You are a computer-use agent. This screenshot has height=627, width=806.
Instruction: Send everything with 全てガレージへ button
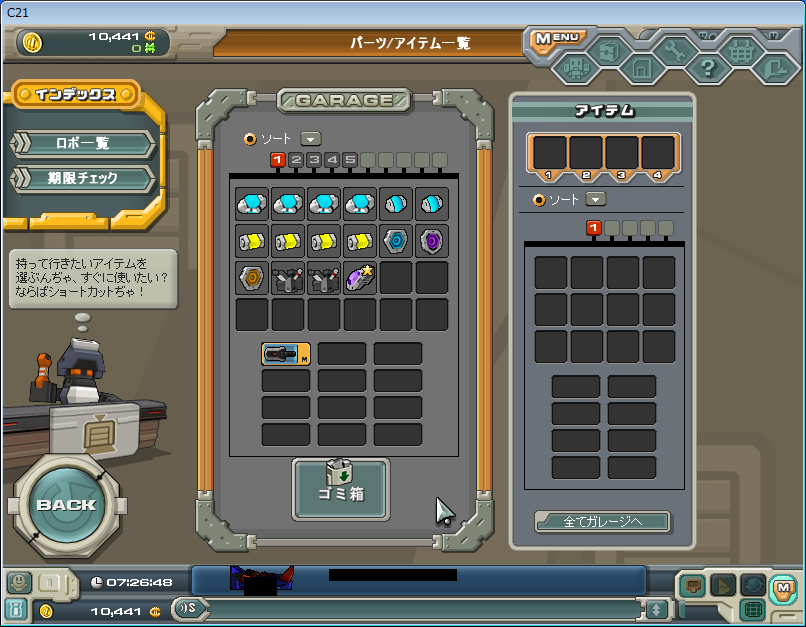pyautogui.click(x=602, y=521)
